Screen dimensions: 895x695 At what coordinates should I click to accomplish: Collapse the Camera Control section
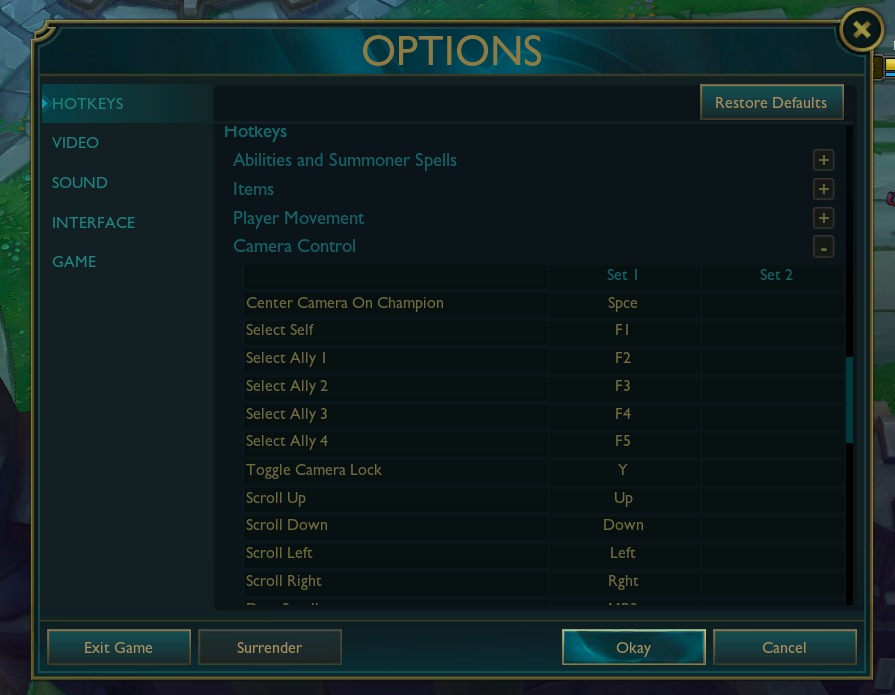(x=823, y=247)
